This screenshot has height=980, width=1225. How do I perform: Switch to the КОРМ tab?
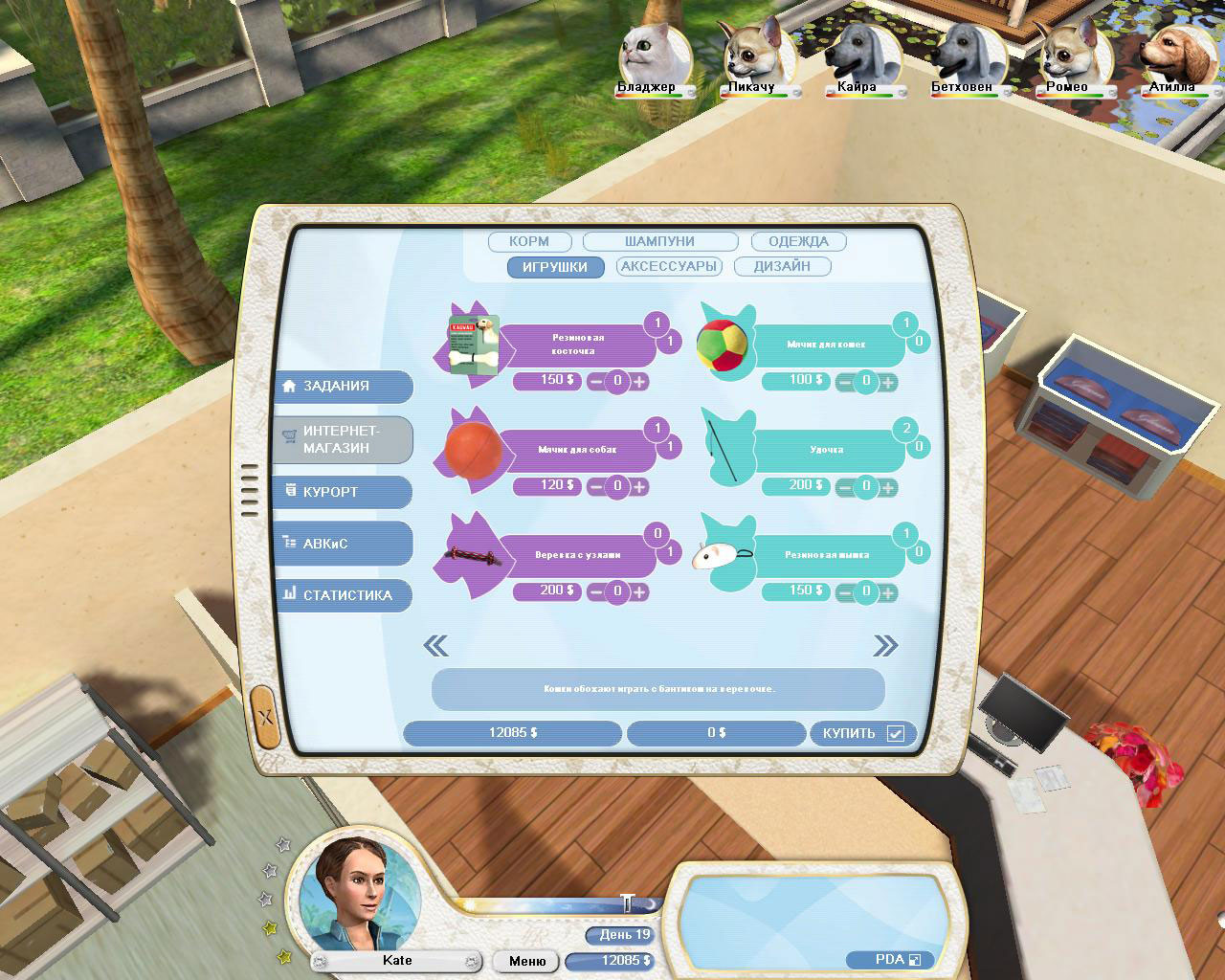(x=529, y=241)
